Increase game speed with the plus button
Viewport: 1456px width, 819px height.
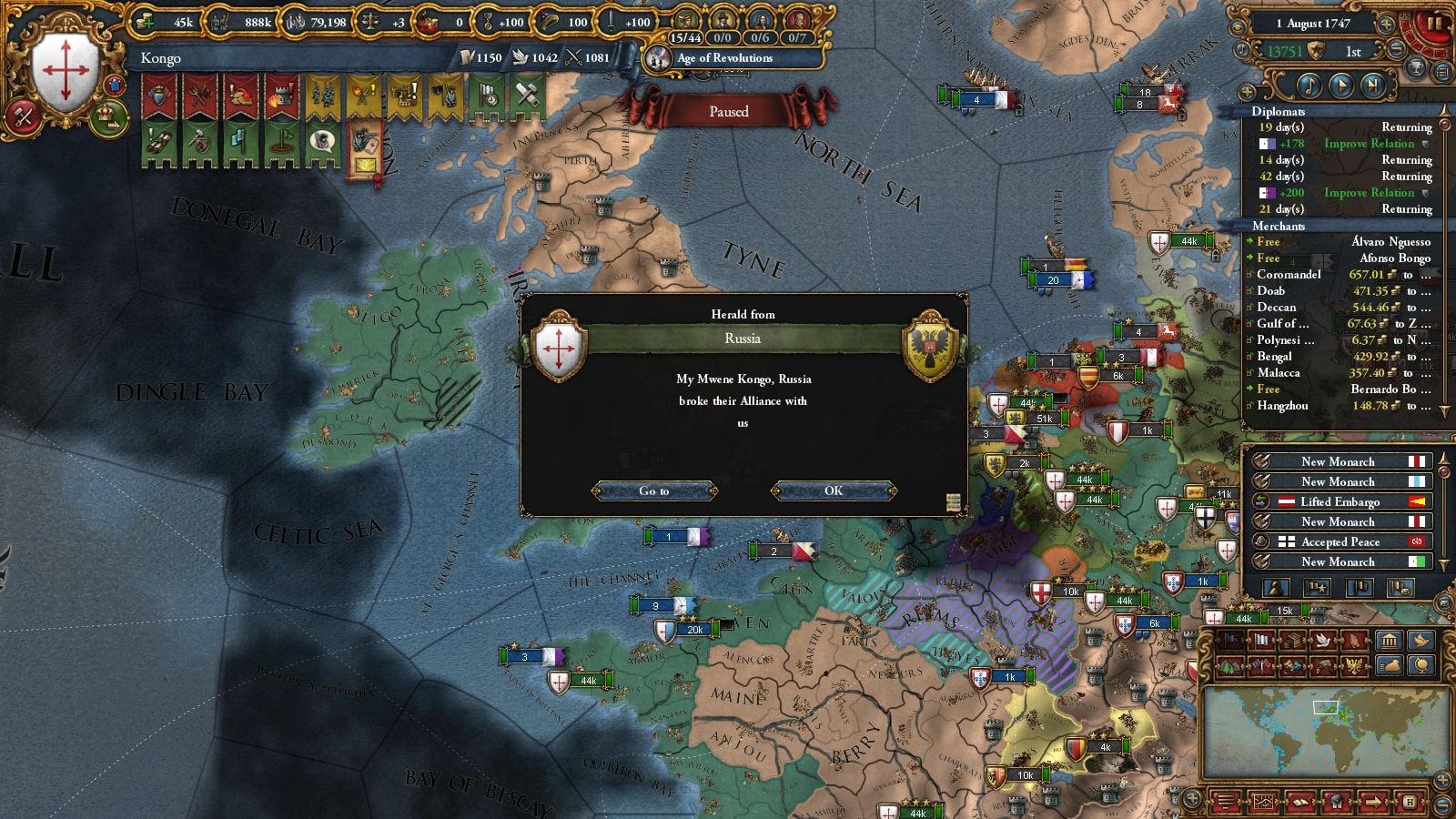[x=1386, y=25]
